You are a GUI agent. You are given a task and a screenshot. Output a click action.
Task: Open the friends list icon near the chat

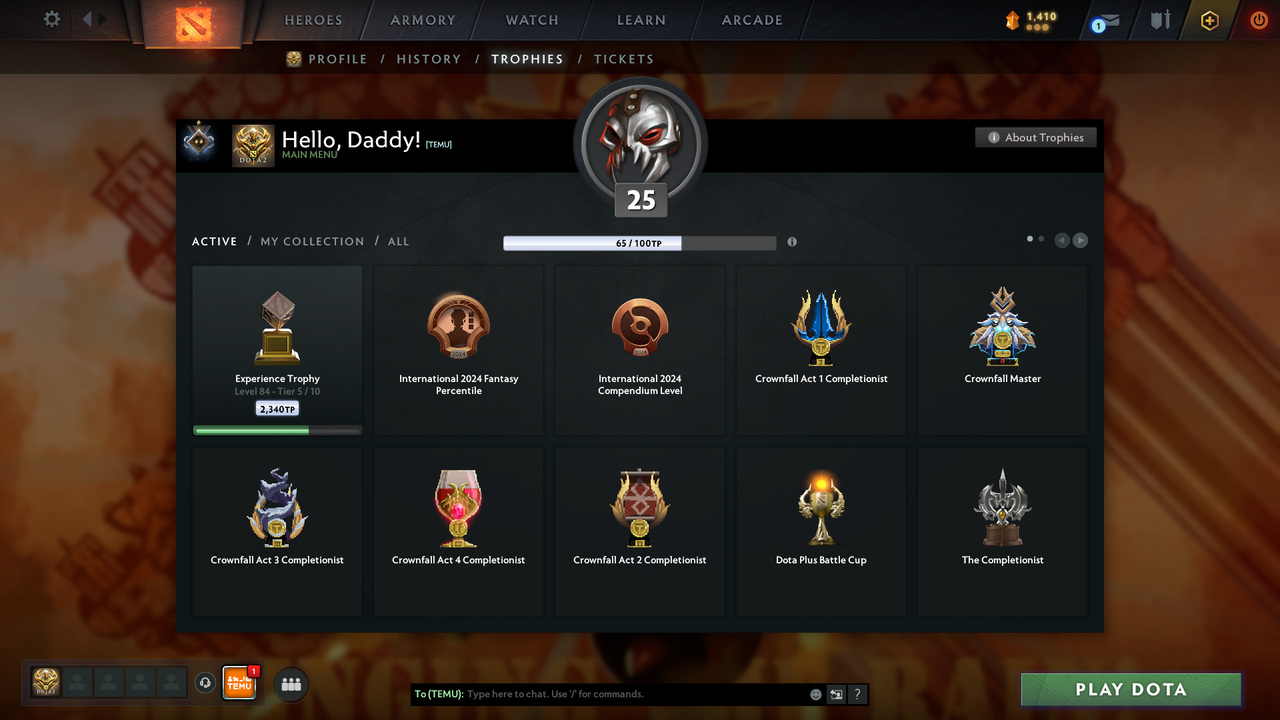[x=290, y=684]
